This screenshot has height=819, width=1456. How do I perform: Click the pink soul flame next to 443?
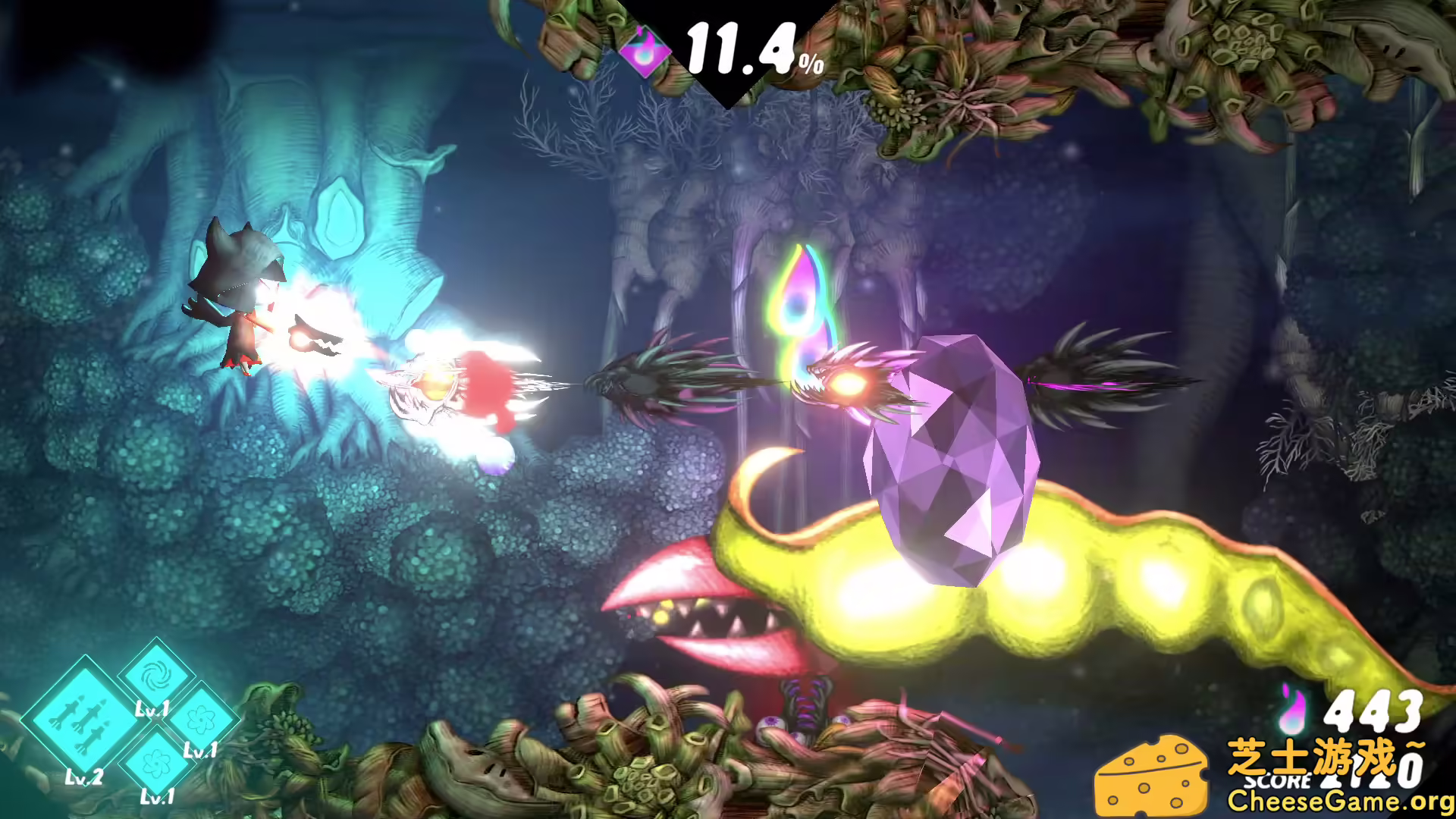pos(1291,709)
